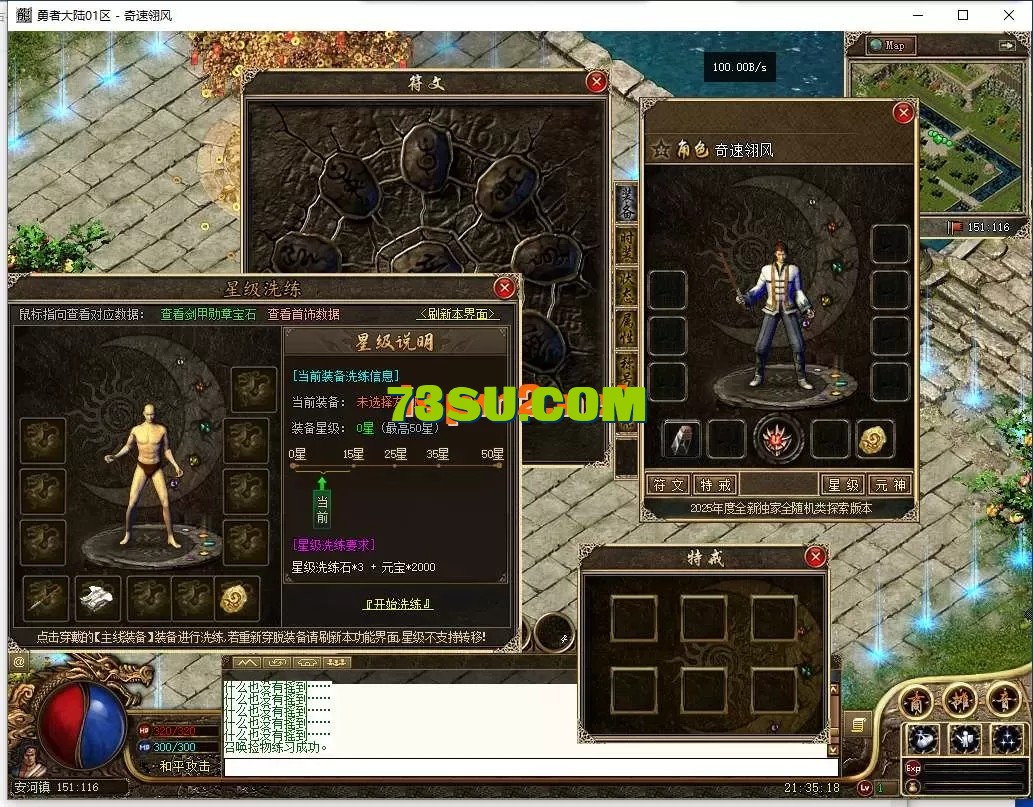The width and height of the screenshot is (1033, 807).
Task: Select the white armor slot in refining panel
Action: point(98,597)
